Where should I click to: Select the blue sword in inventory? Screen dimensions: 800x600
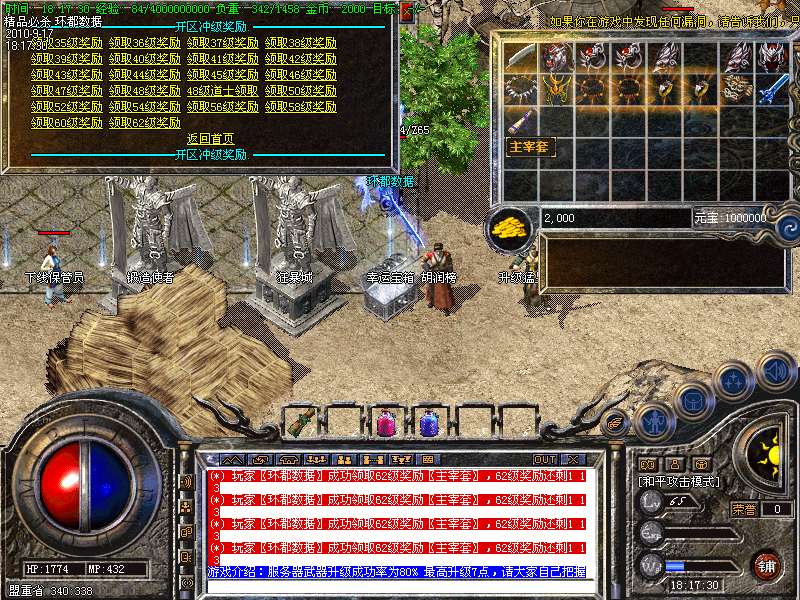click(771, 89)
